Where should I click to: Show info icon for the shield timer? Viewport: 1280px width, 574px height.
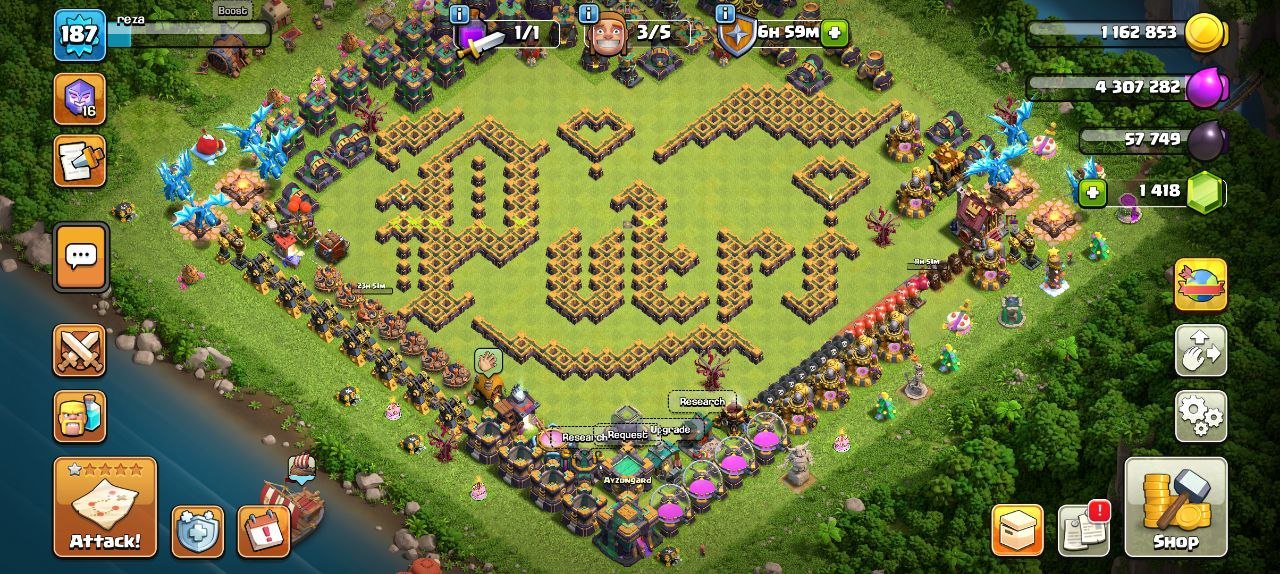pos(725,14)
